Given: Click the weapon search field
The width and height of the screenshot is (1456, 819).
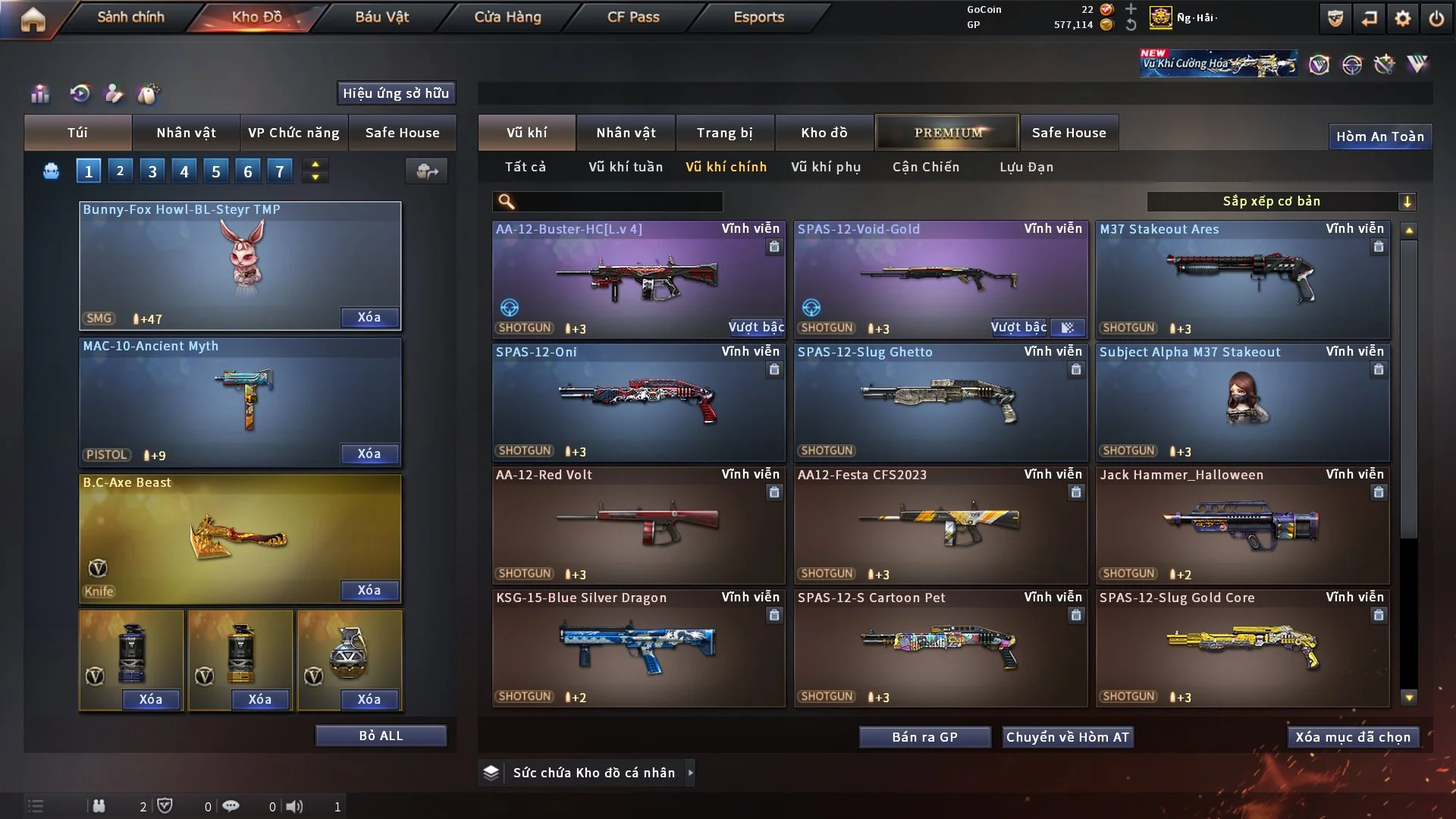Looking at the screenshot, I should point(618,202).
